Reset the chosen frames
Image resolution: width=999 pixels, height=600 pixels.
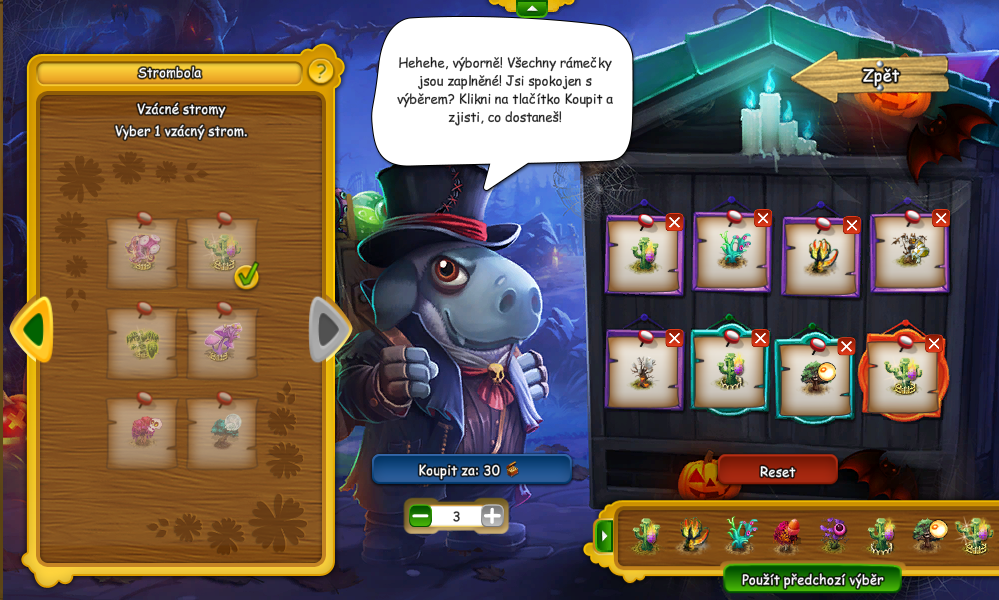point(777,470)
